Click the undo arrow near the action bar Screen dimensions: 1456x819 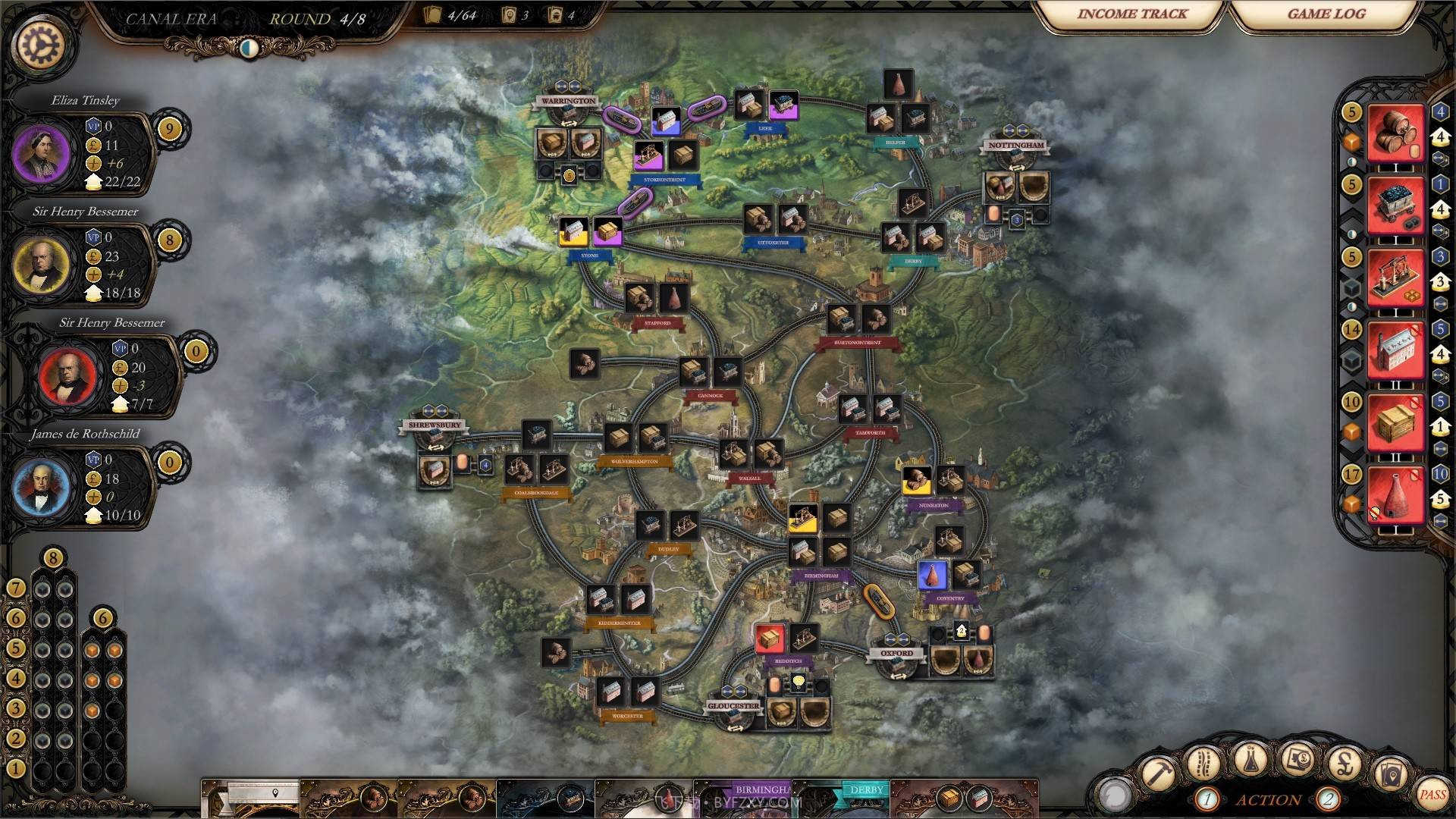click(x=1113, y=795)
